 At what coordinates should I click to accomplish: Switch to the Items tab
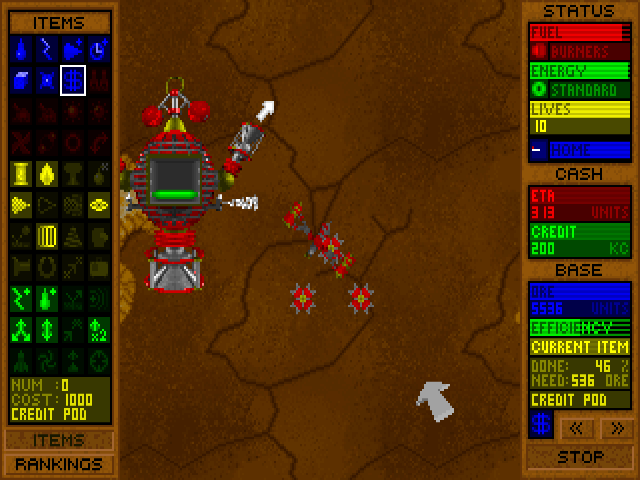click(x=59, y=440)
